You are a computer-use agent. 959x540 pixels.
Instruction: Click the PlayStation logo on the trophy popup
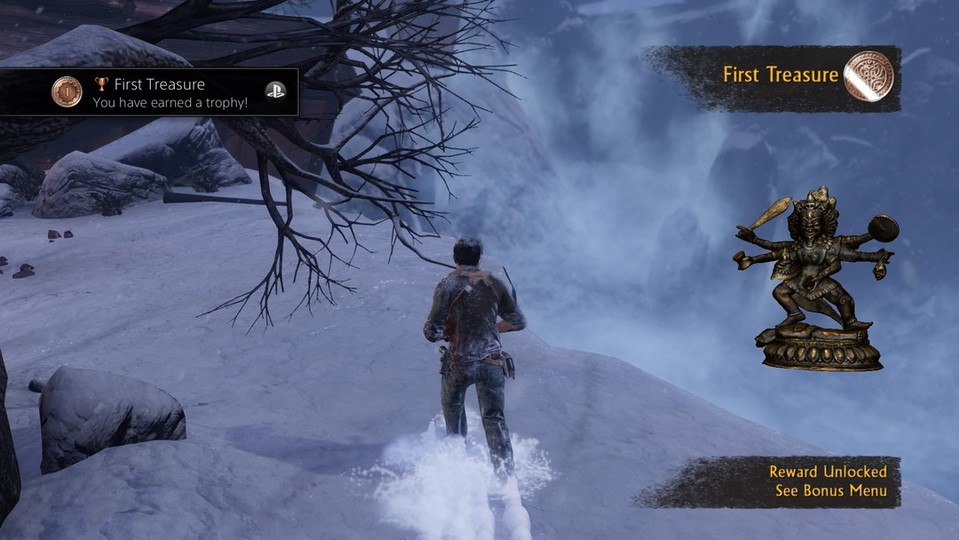pos(275,91)
